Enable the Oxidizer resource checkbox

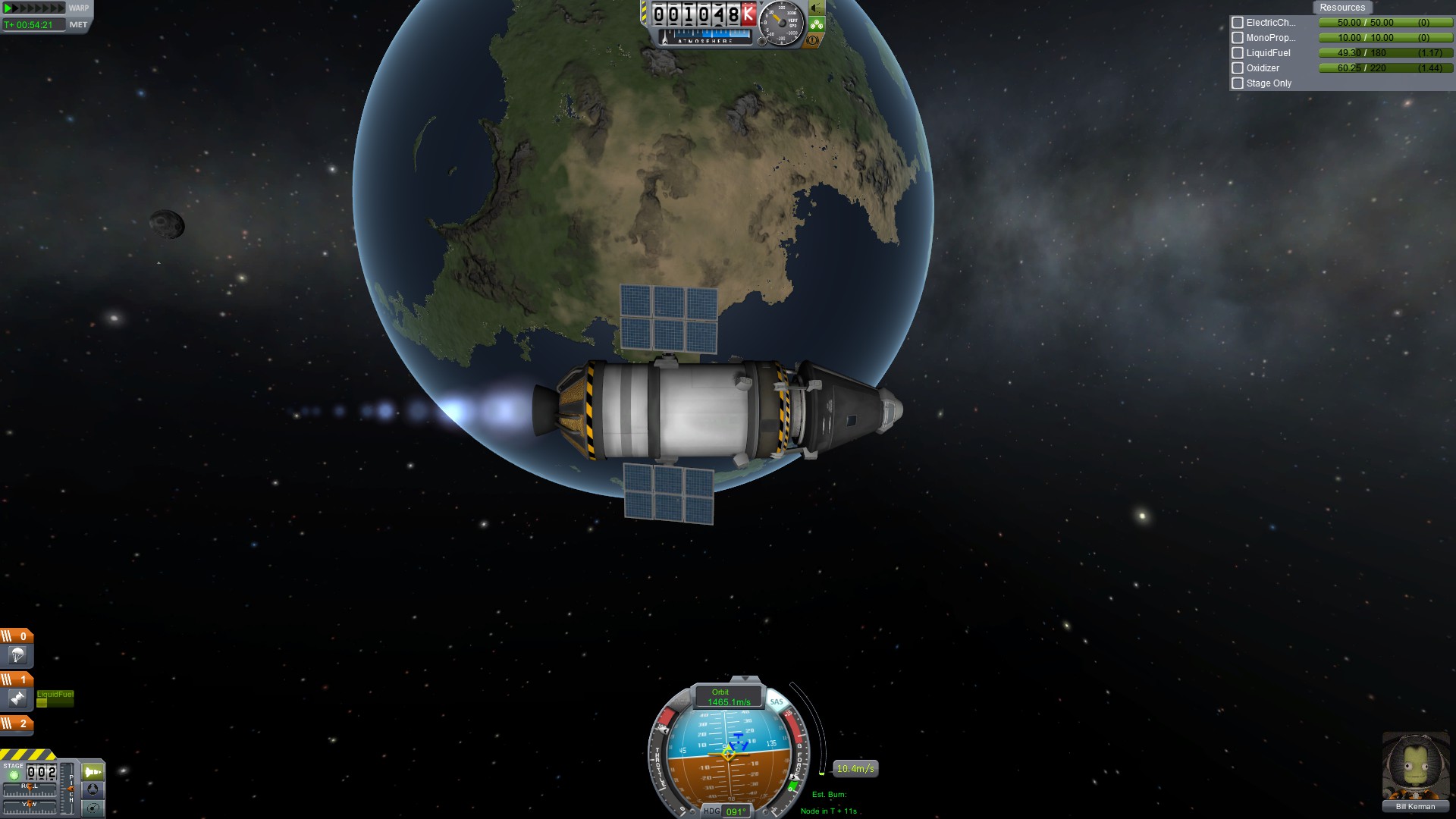(1238, 68)
